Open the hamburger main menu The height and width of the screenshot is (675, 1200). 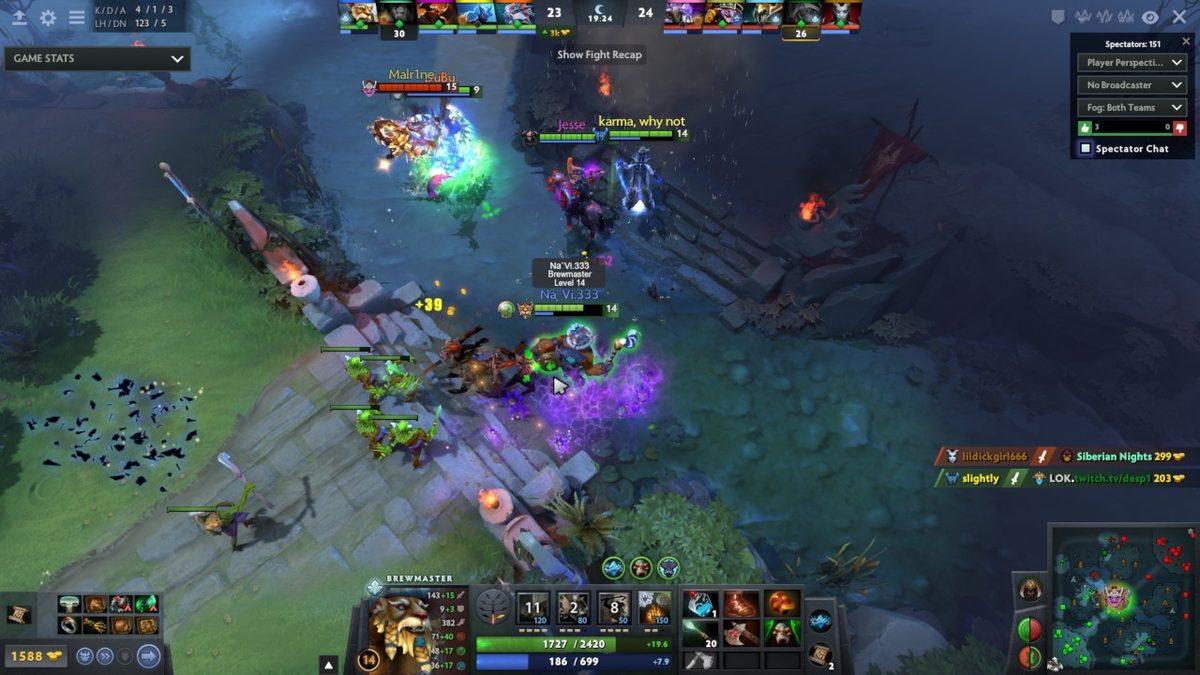(76, 17)
